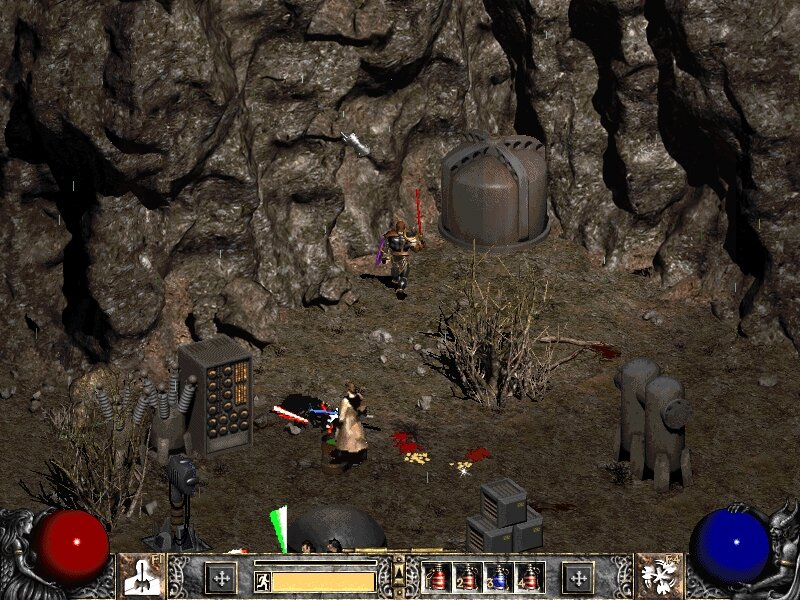Use the blue mana potion in belt

click(498, 578)
